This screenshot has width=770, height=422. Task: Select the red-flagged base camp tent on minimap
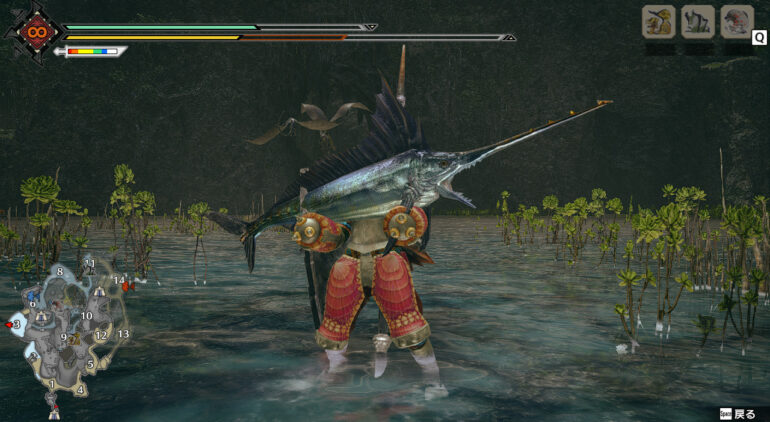point(53,410)
